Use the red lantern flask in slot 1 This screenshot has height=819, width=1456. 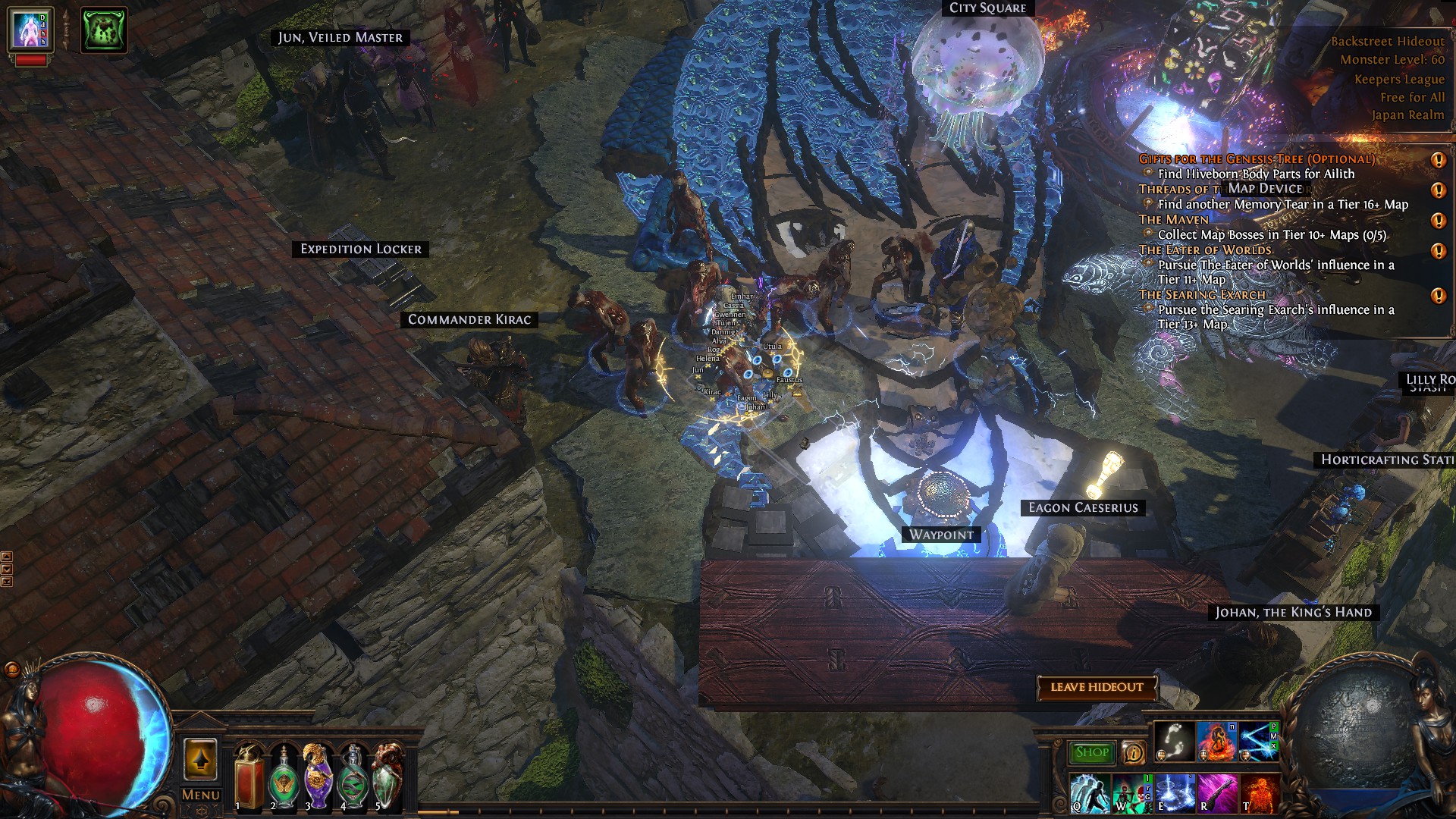tap(248, 779)
